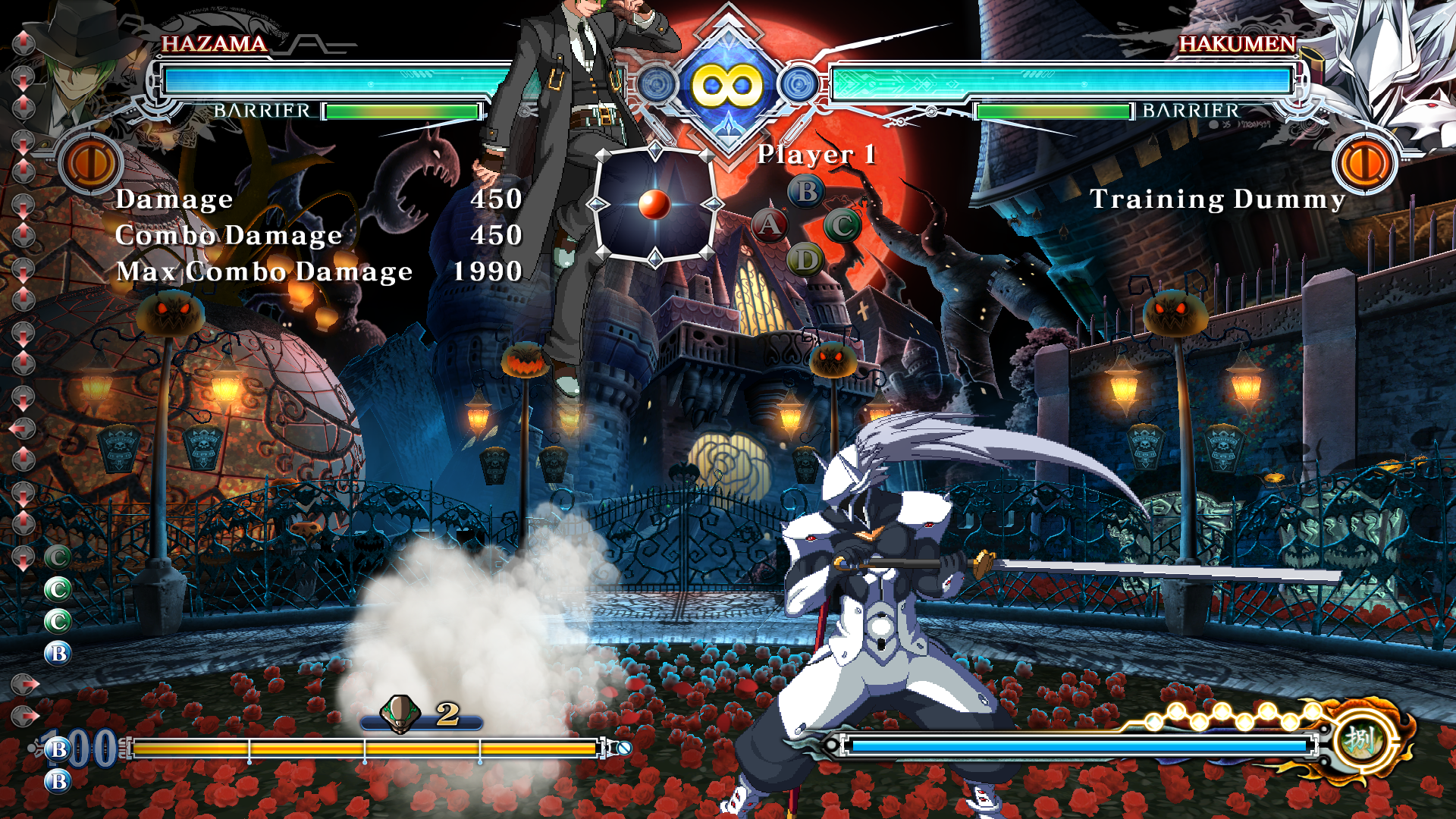Select Hakumen's orange Overdrive icon

tap(1366, 163)
